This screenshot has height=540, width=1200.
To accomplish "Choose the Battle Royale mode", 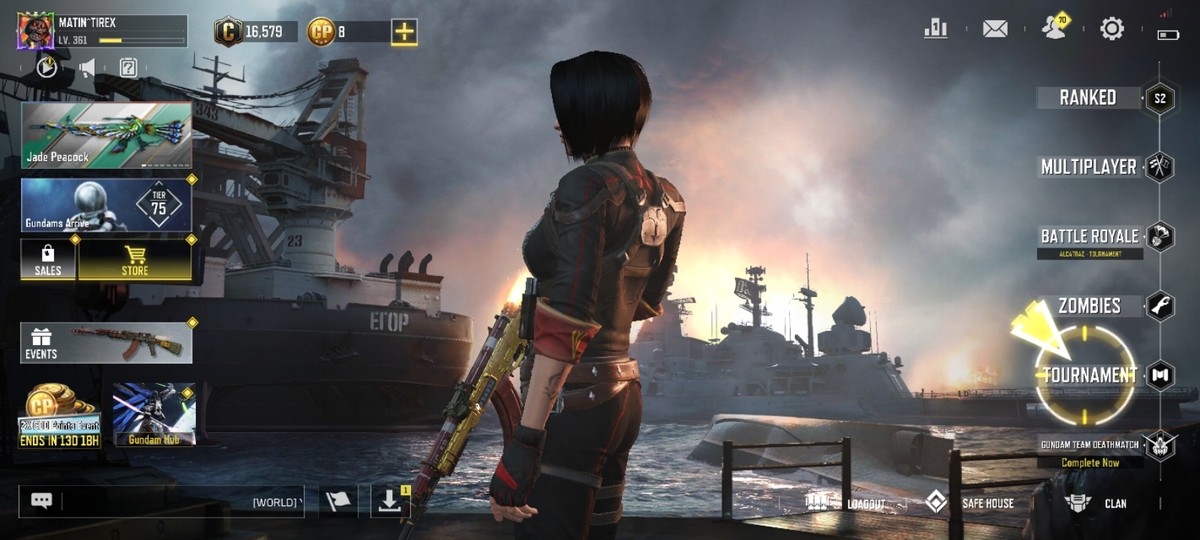I will [1090, 237].
